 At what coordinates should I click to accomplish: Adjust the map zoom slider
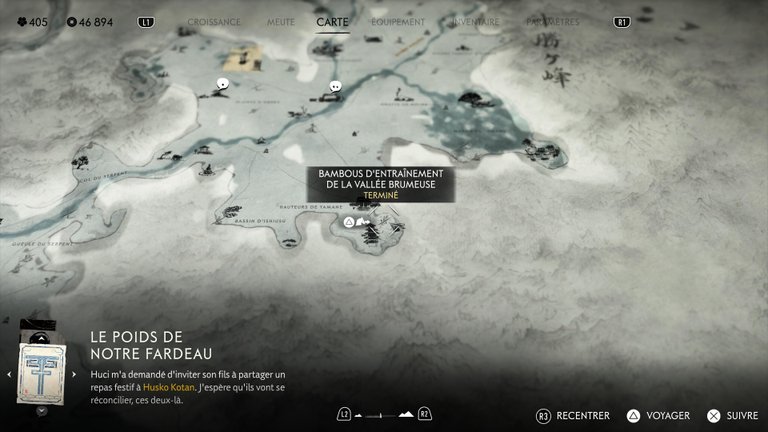coord(384,414)
